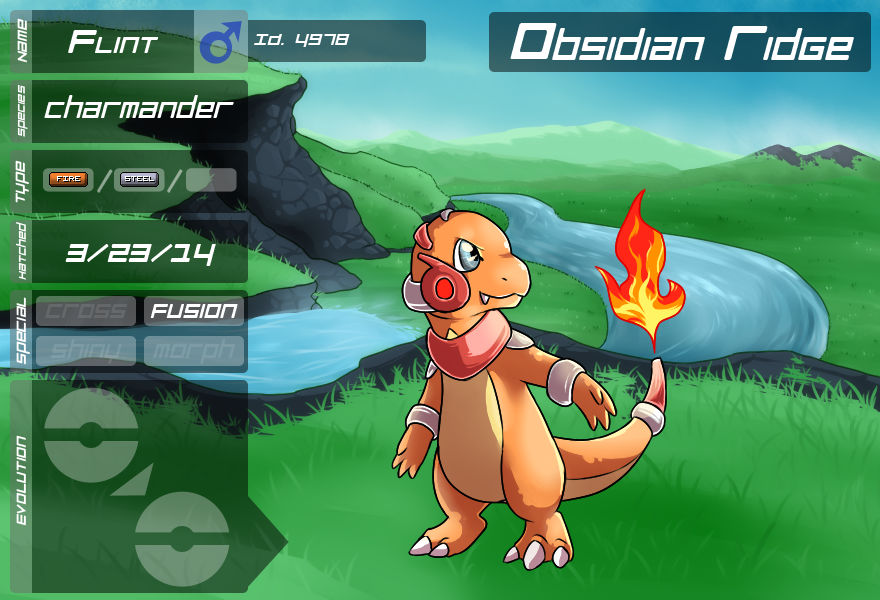Toggle the dimmed Cross special tag

[x=86, y=311]
